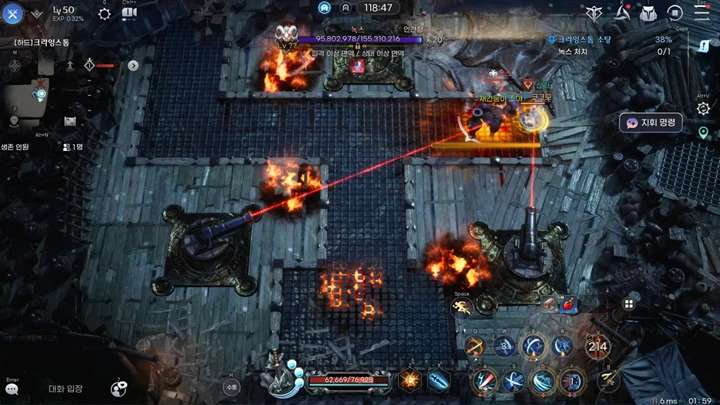Click the 지휘 명령 command button

coord(651,122)
